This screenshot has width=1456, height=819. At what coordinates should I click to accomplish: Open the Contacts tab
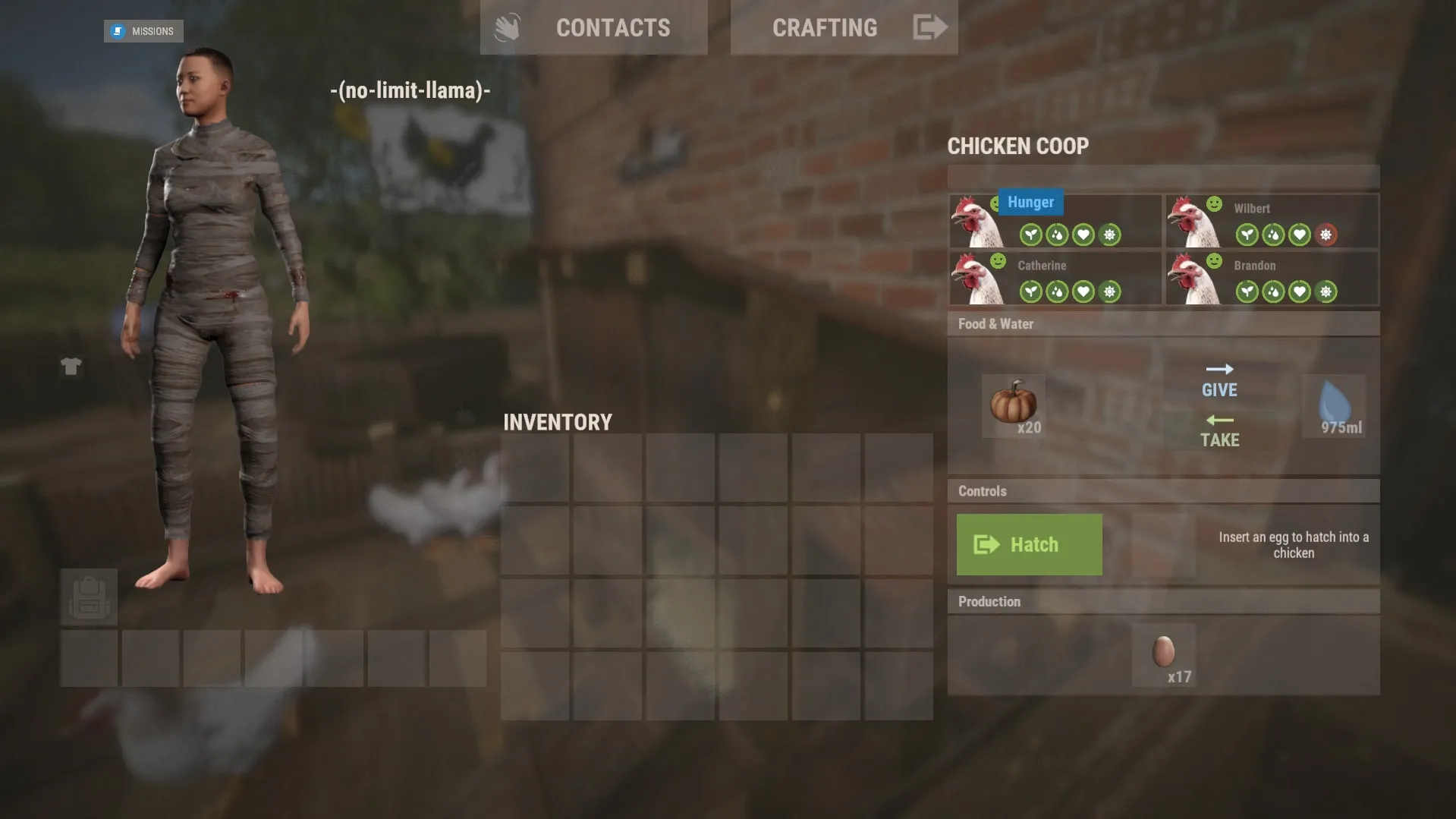613,28
